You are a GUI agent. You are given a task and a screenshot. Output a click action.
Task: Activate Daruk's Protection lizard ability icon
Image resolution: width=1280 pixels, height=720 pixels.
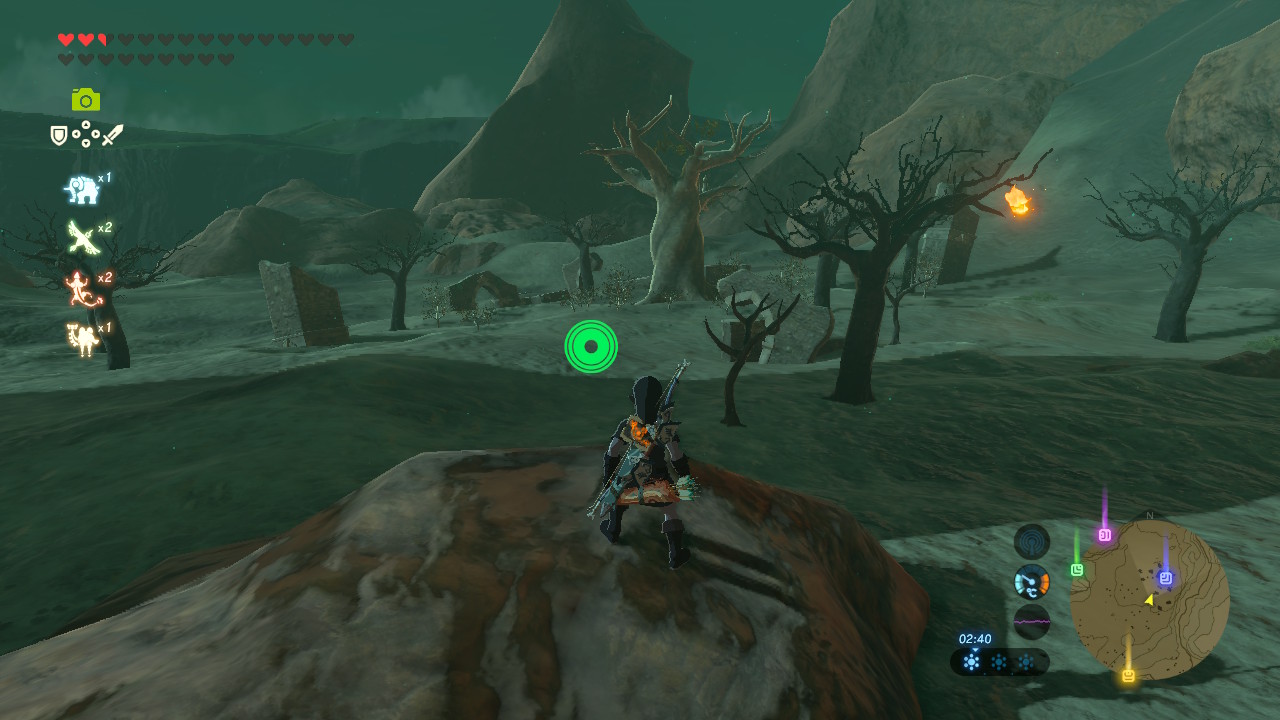(x=81, y=288)
